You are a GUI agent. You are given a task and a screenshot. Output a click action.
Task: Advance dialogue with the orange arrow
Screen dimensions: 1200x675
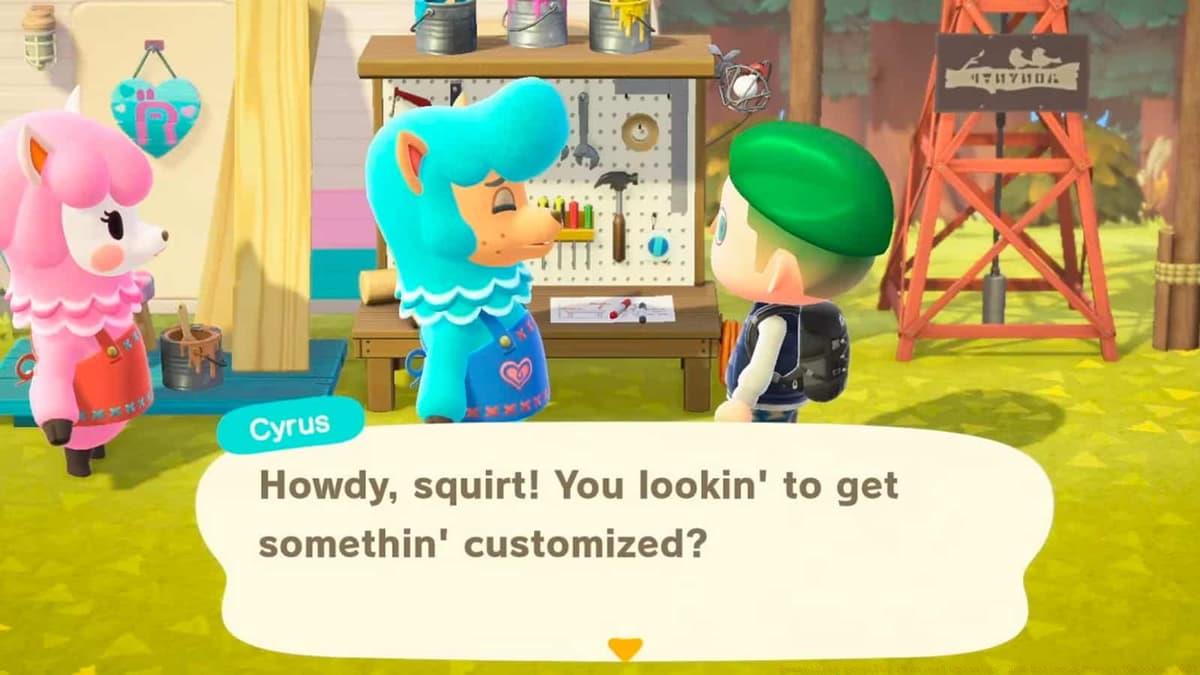625,649
